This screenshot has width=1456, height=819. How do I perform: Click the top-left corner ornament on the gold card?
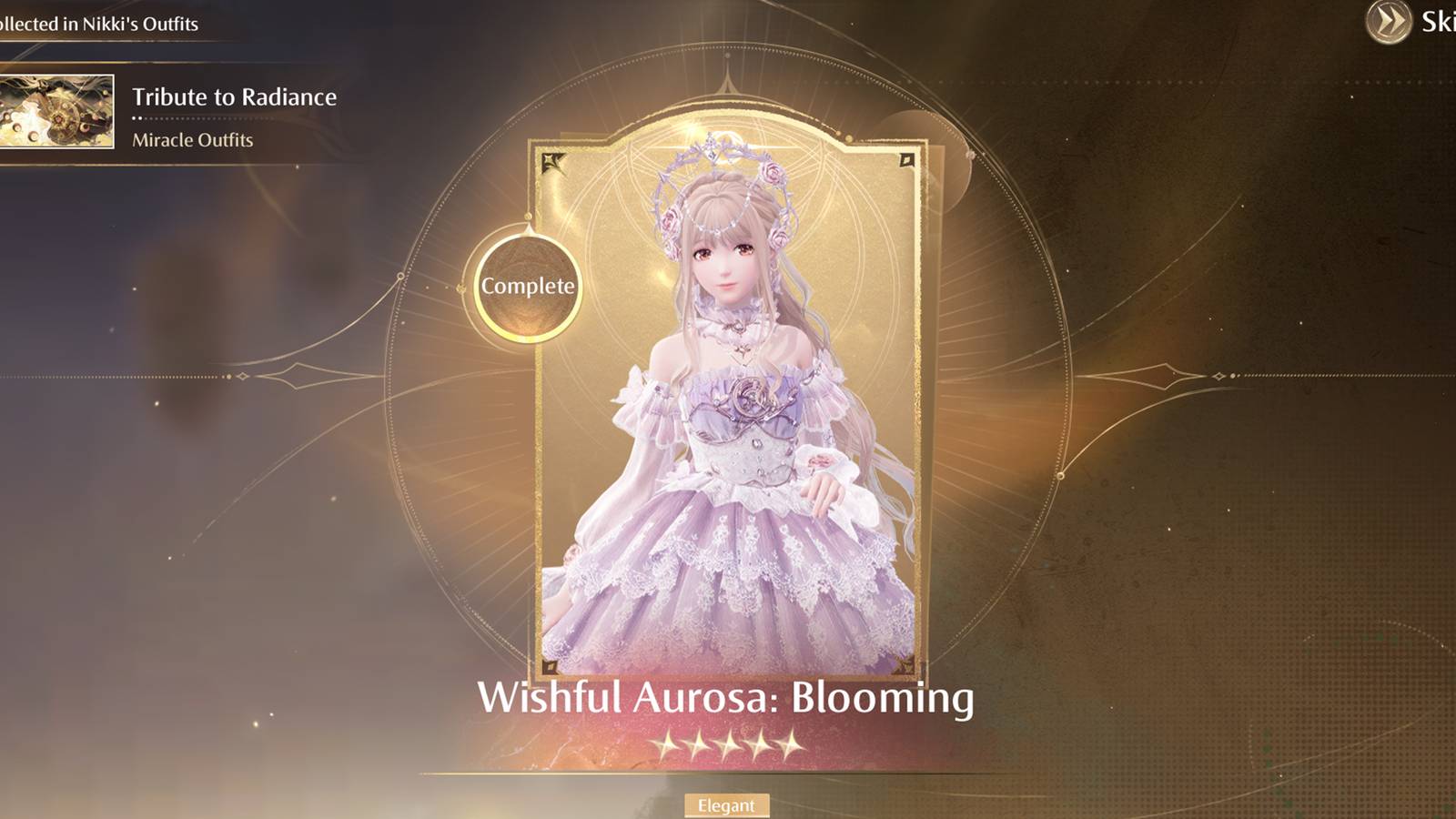tap(552, 161)
